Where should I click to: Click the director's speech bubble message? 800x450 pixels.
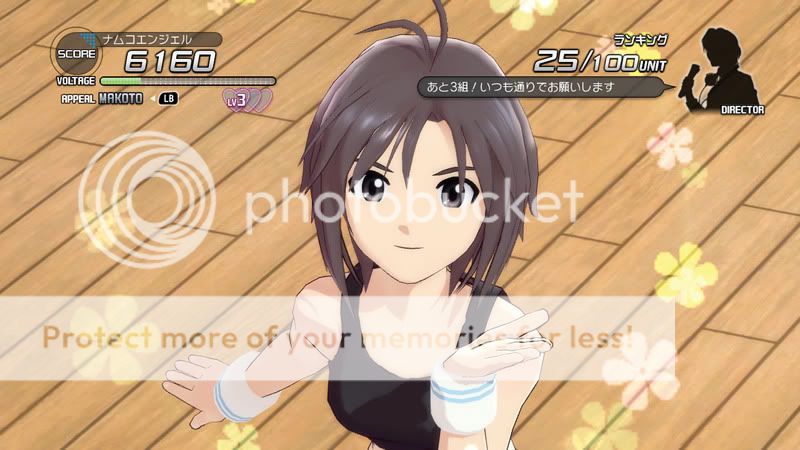541,87
